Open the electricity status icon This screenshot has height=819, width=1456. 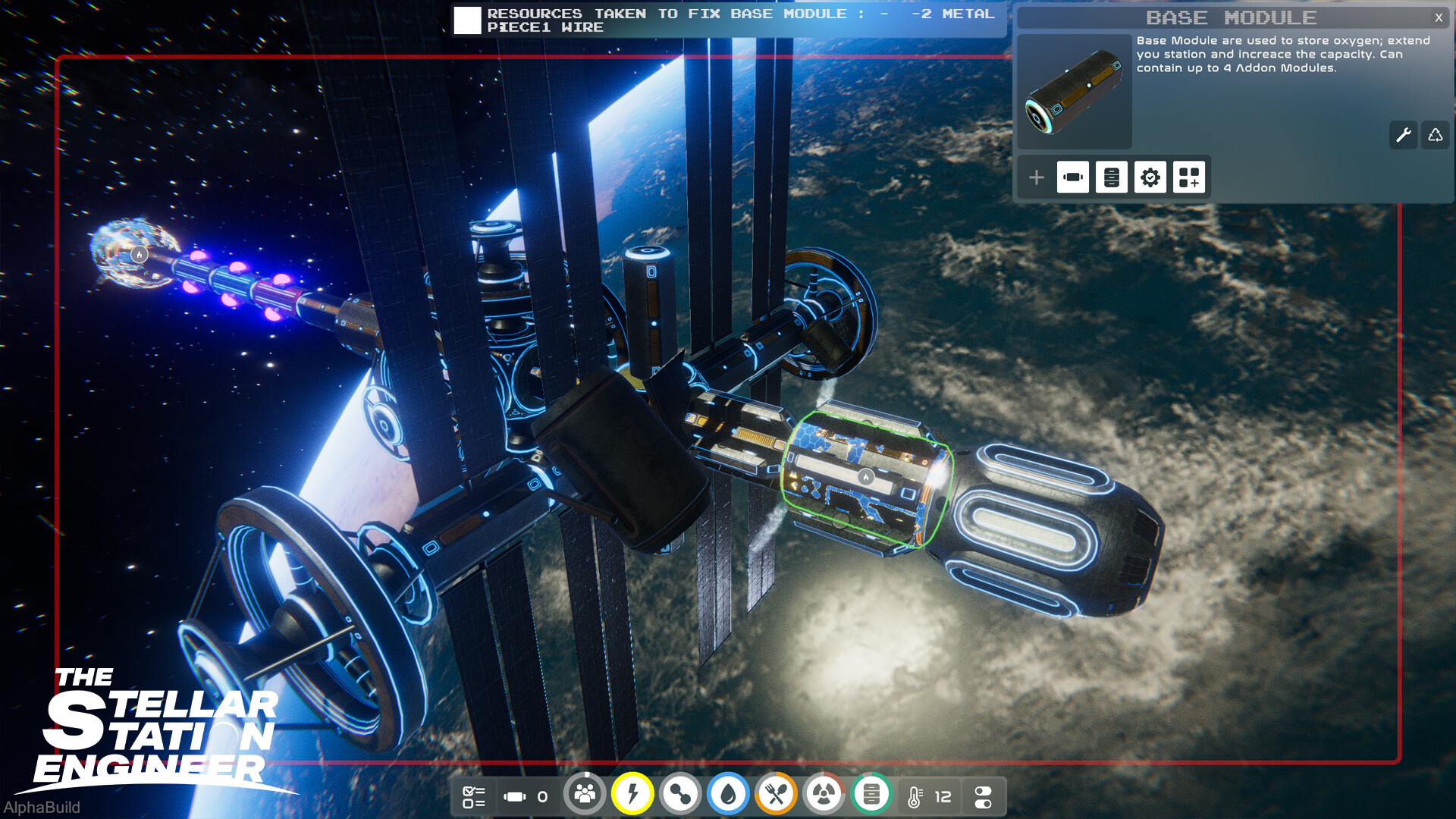coord(632,795)
